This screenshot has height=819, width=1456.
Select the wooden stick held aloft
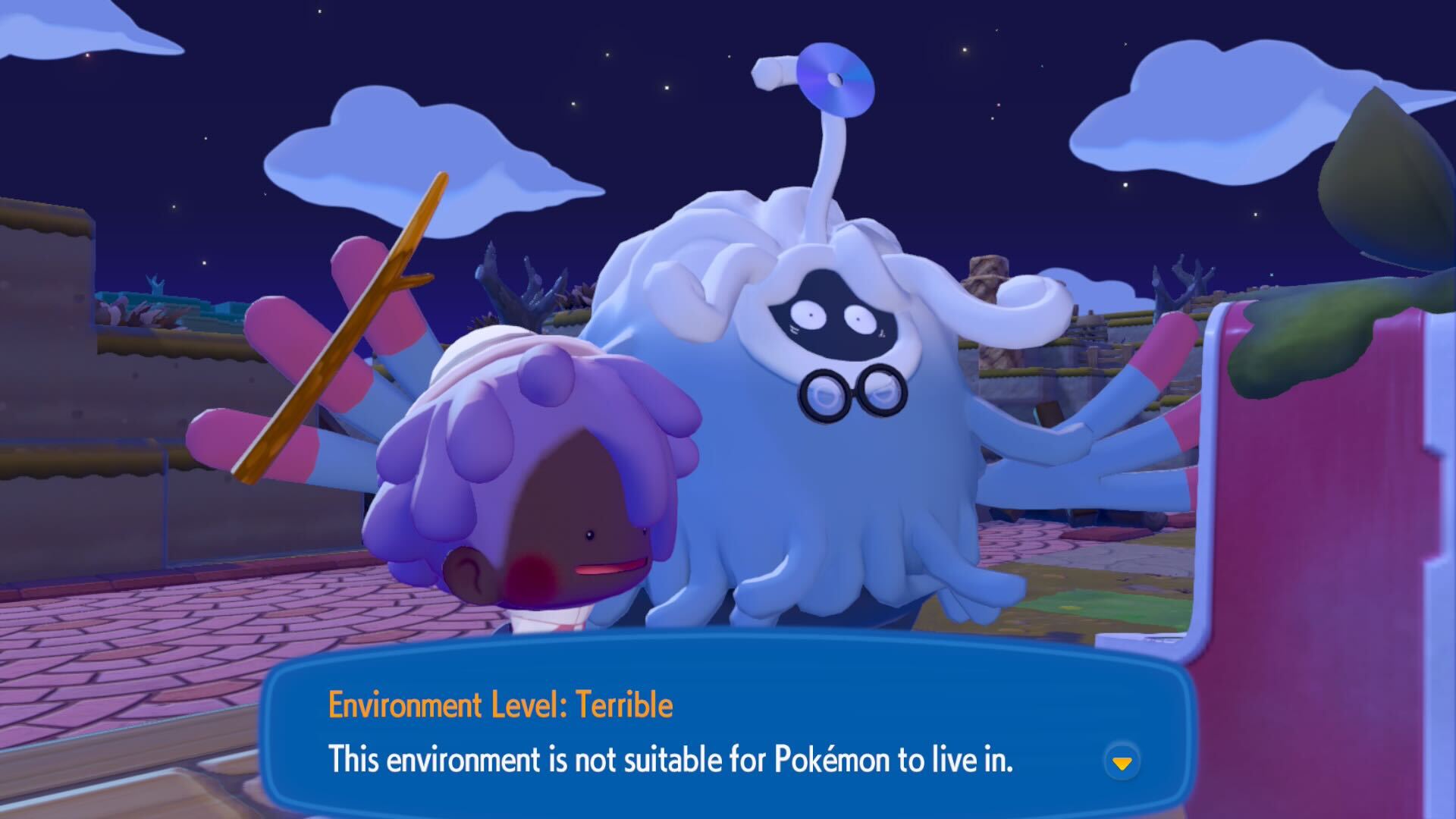(x=341, y=326)
